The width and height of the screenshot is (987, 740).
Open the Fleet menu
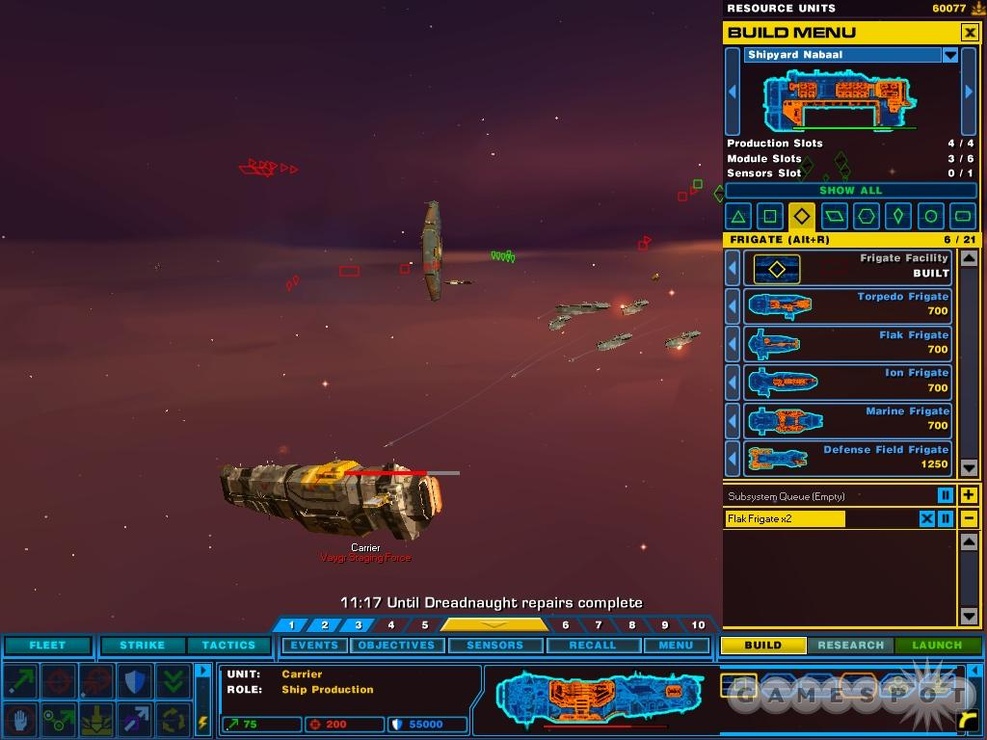click(x=47, y=645)
